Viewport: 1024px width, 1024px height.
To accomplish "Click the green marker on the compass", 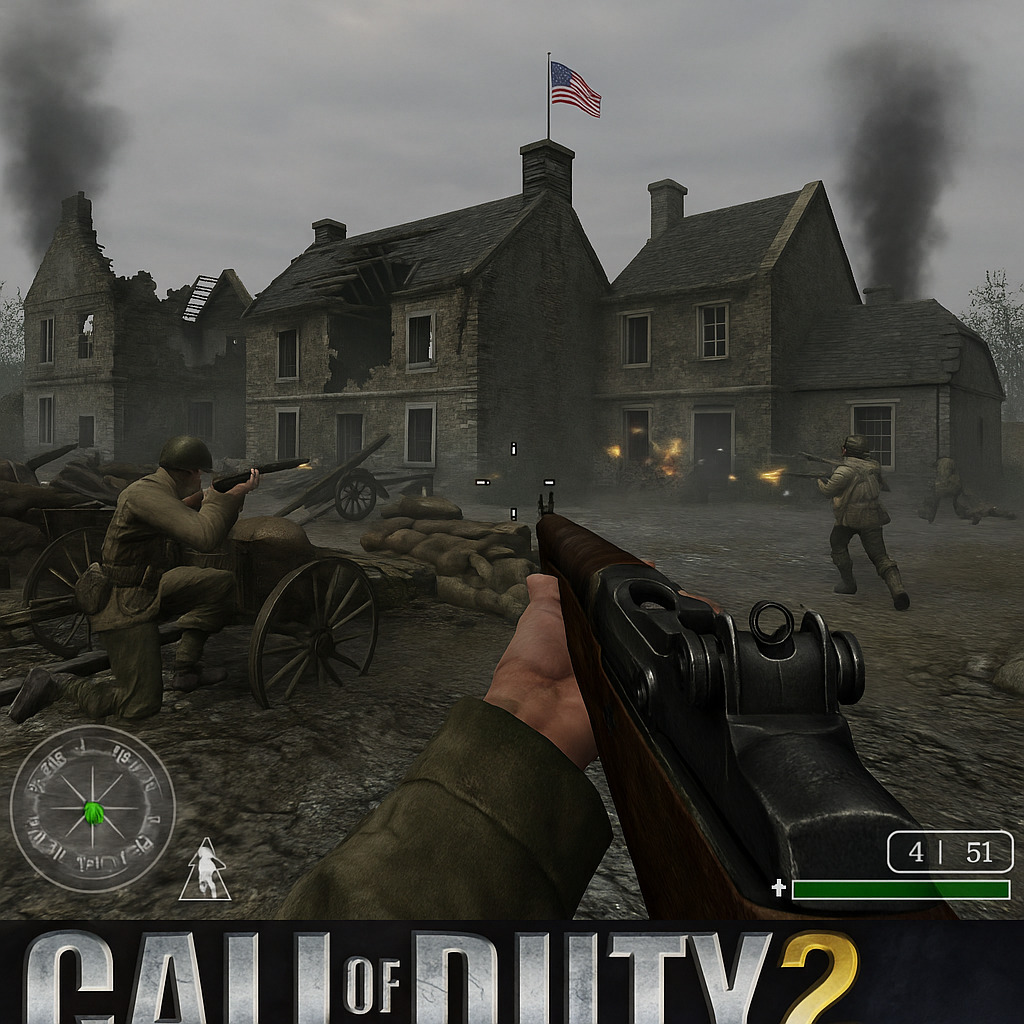I will (x=94, y=811).
